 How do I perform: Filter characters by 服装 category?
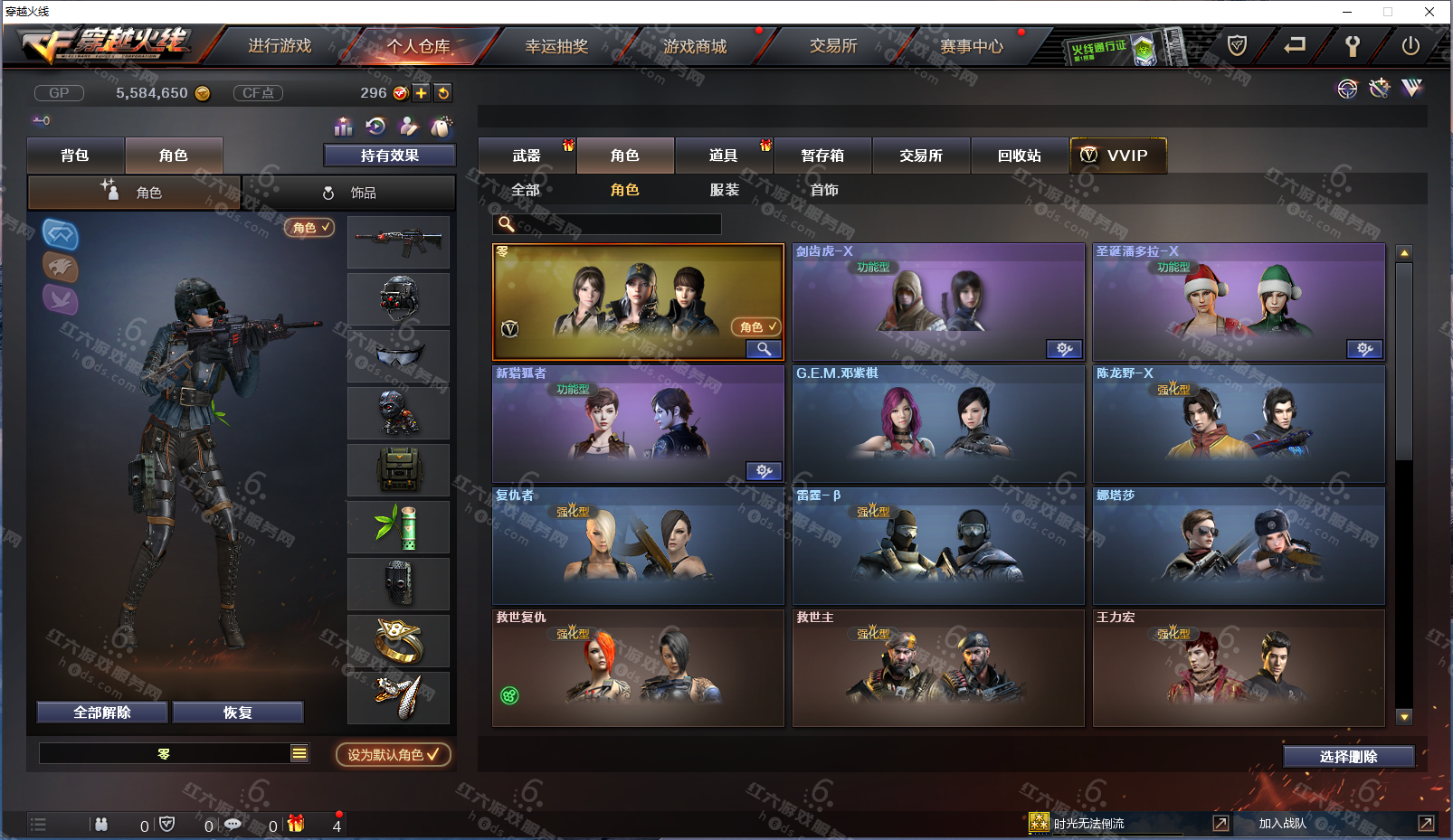(x=724, y=190)
